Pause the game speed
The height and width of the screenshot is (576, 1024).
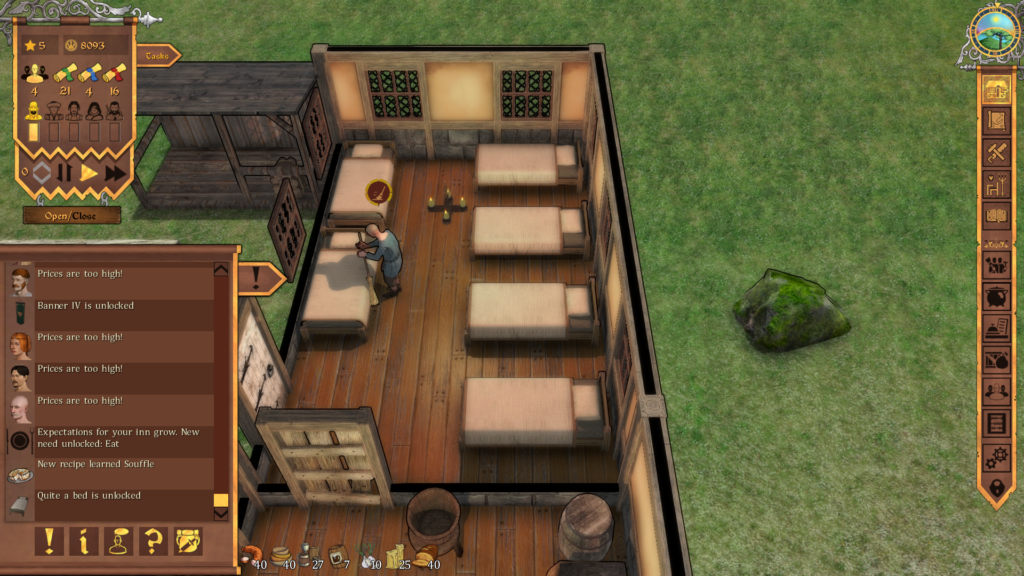click(x=65, y=173)
